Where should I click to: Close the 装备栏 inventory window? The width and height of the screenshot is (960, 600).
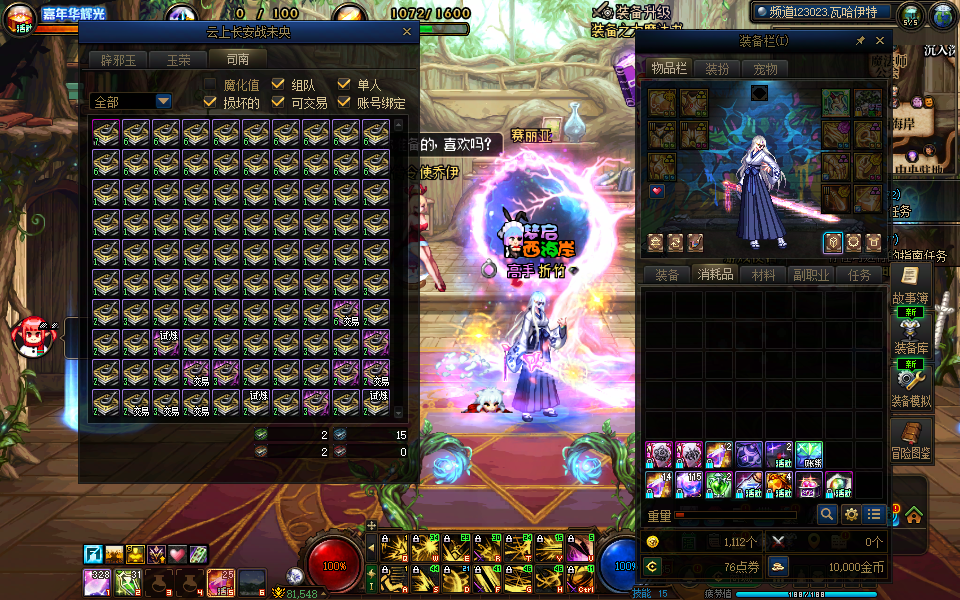(880, 41)
